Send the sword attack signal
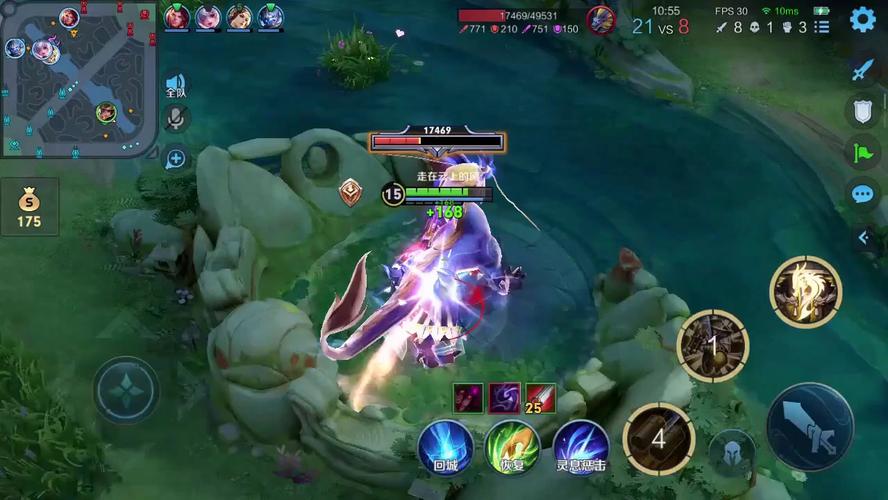This screenshot has width=888, height=500. click(x=862, y=70)
